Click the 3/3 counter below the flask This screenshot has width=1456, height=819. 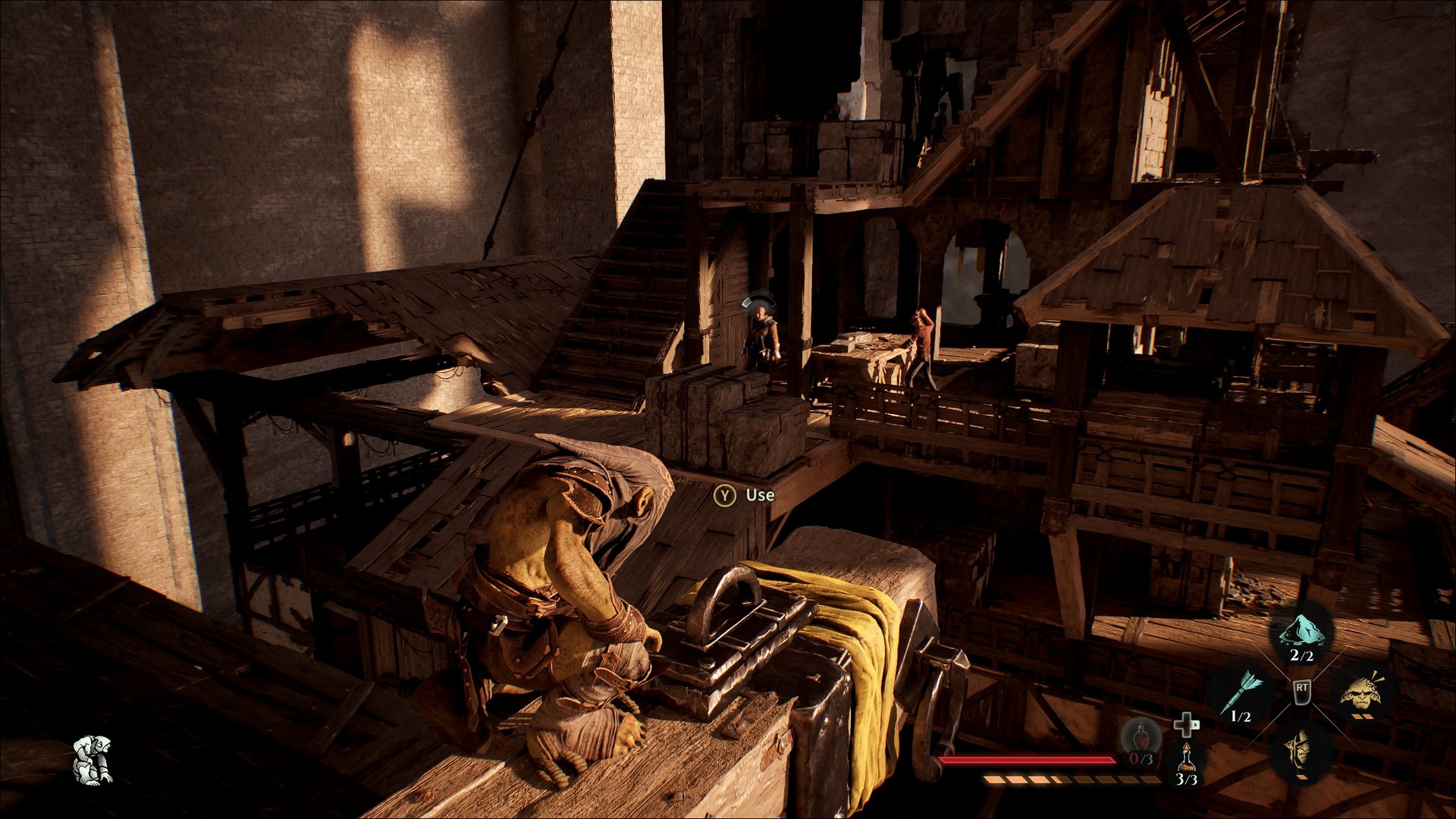coord(1186,781)
